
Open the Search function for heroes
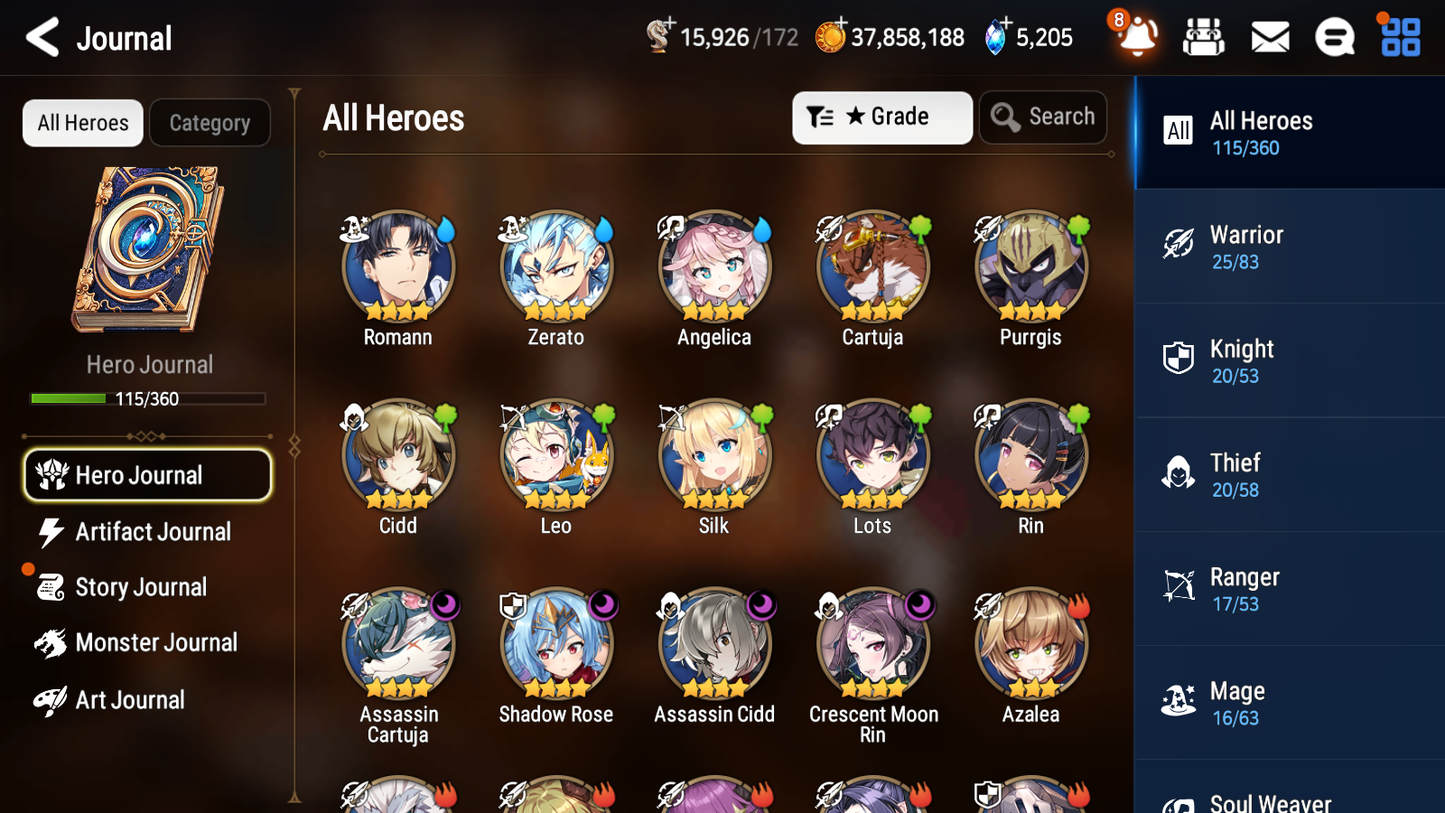(x=1043, y=117)
